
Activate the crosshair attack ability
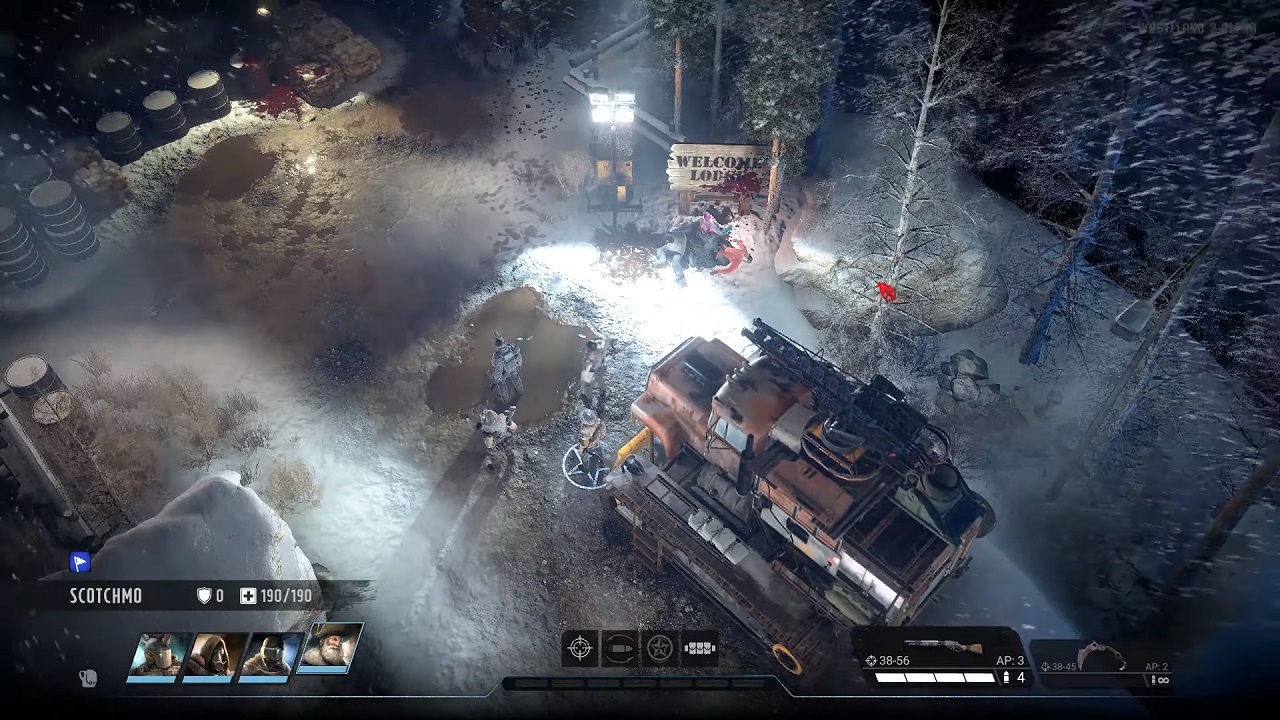coord(580,648)
